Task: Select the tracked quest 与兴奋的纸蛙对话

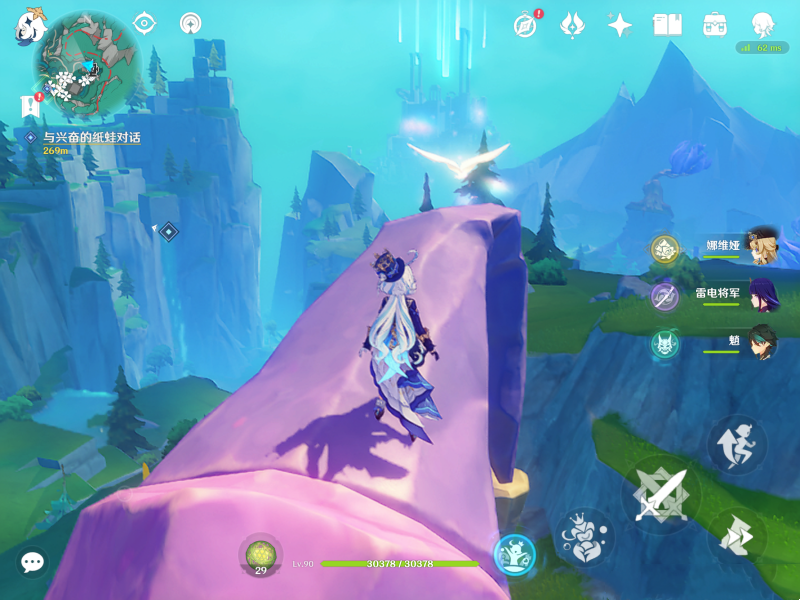Action: coord(90,137)
